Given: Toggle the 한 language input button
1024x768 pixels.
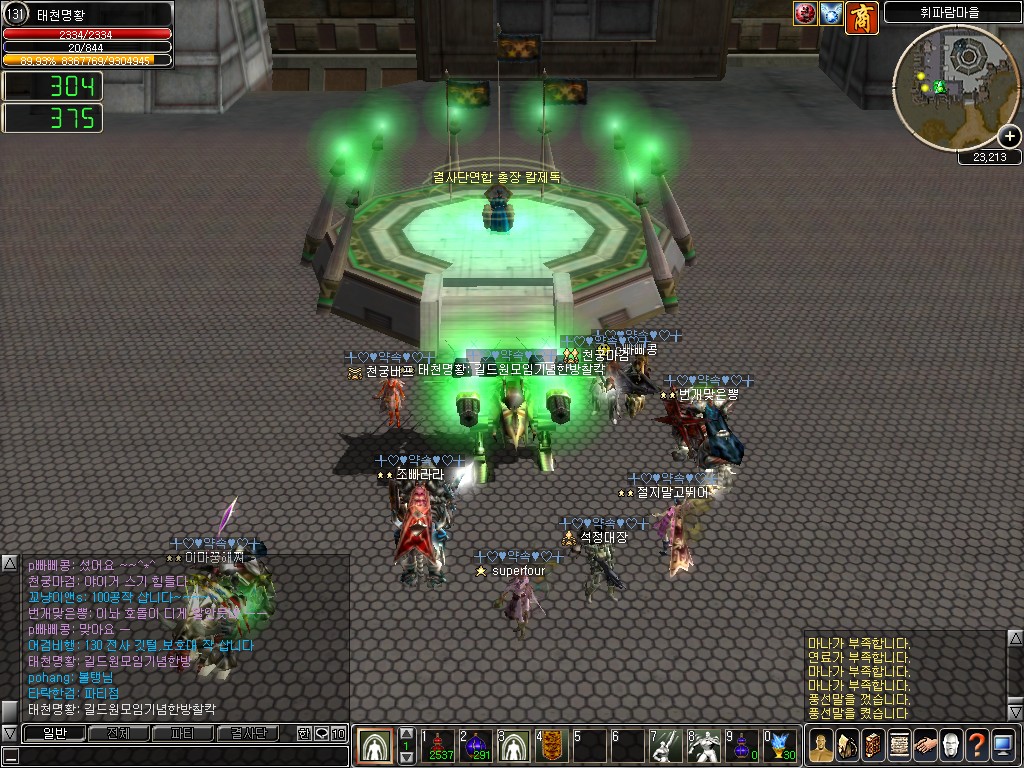Looking at the screenshot, I should coord(305,734).
